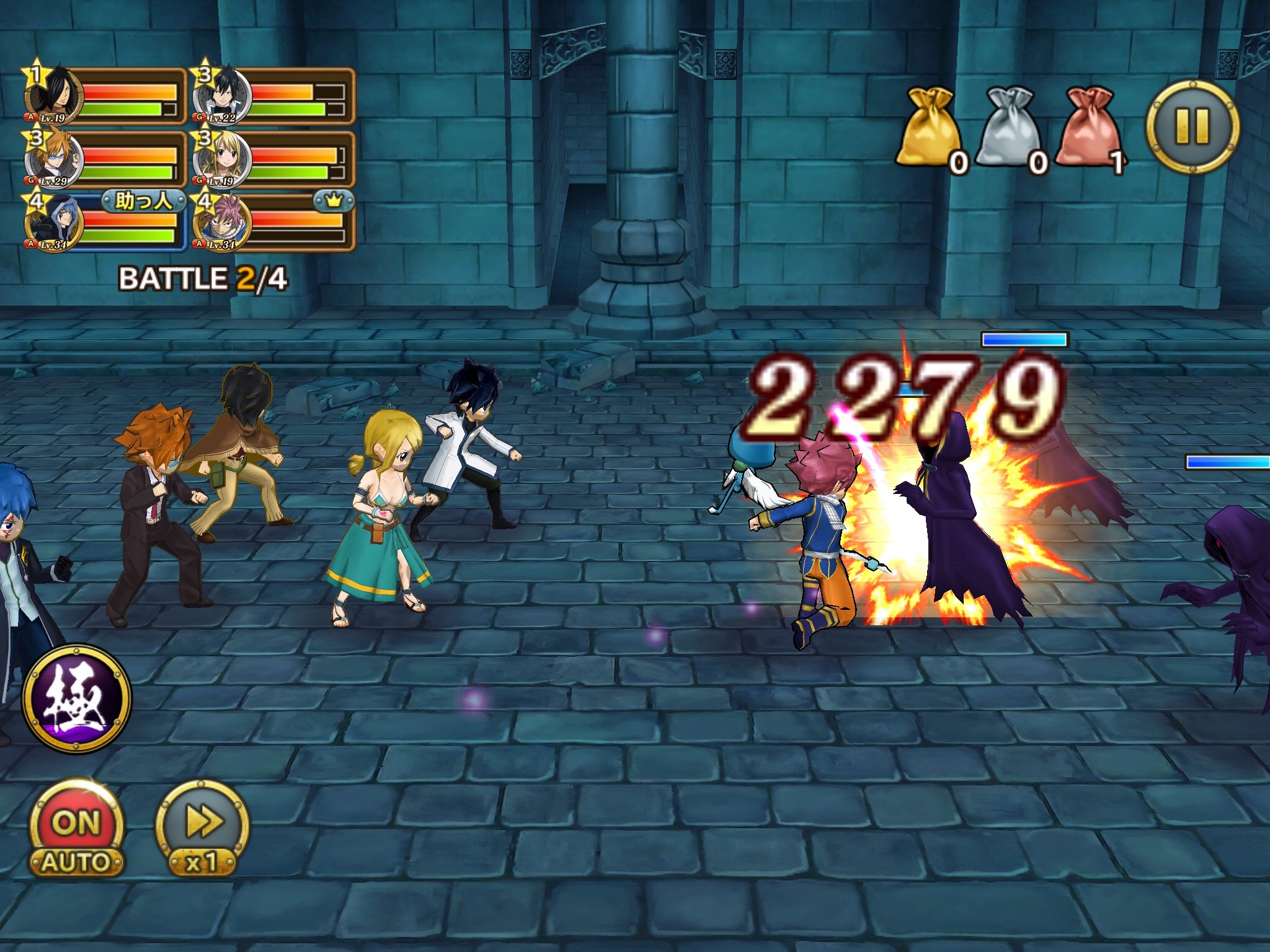
Task: Activate the purple kanji ultimate skill
Action: click(76, 697)
